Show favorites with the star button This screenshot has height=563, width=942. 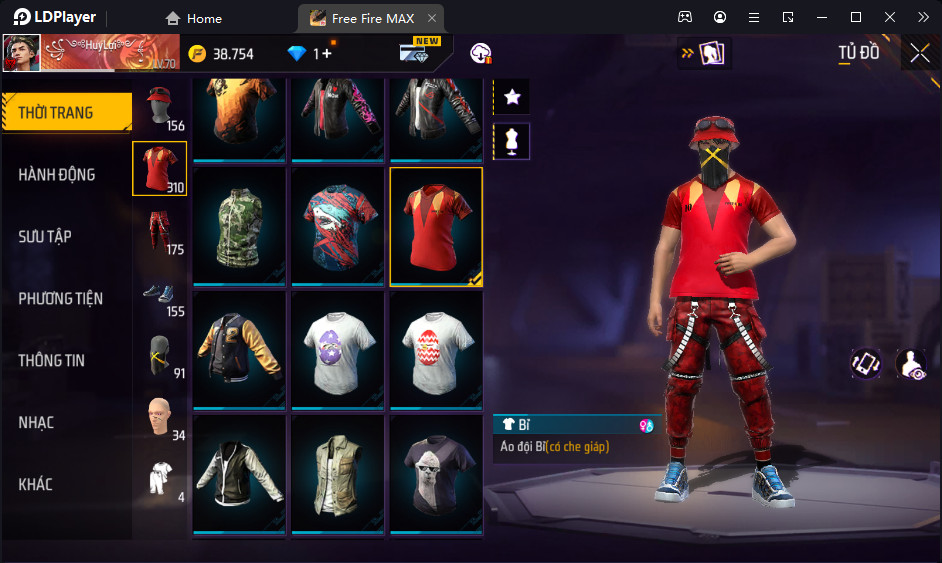pos(512,97)
